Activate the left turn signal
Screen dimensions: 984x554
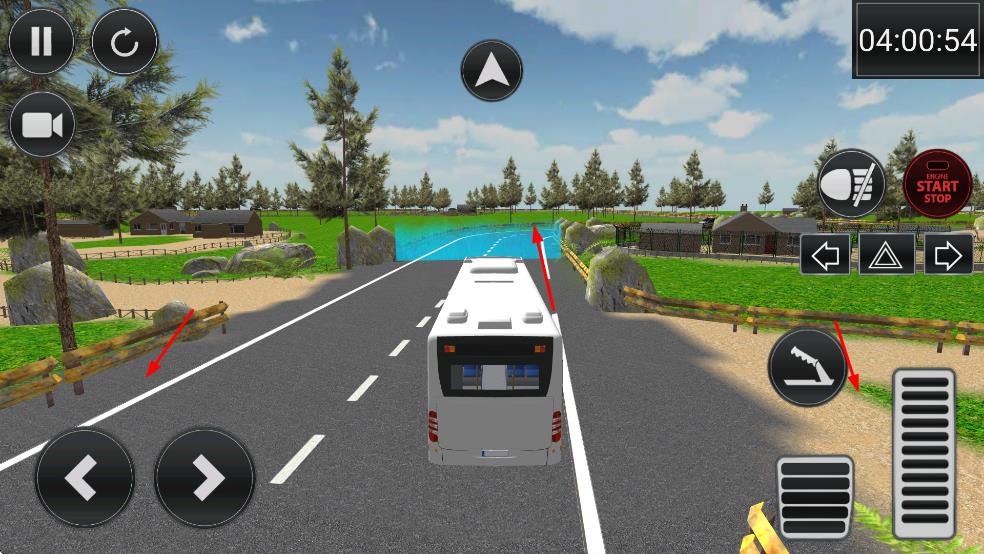click(825, 256)
